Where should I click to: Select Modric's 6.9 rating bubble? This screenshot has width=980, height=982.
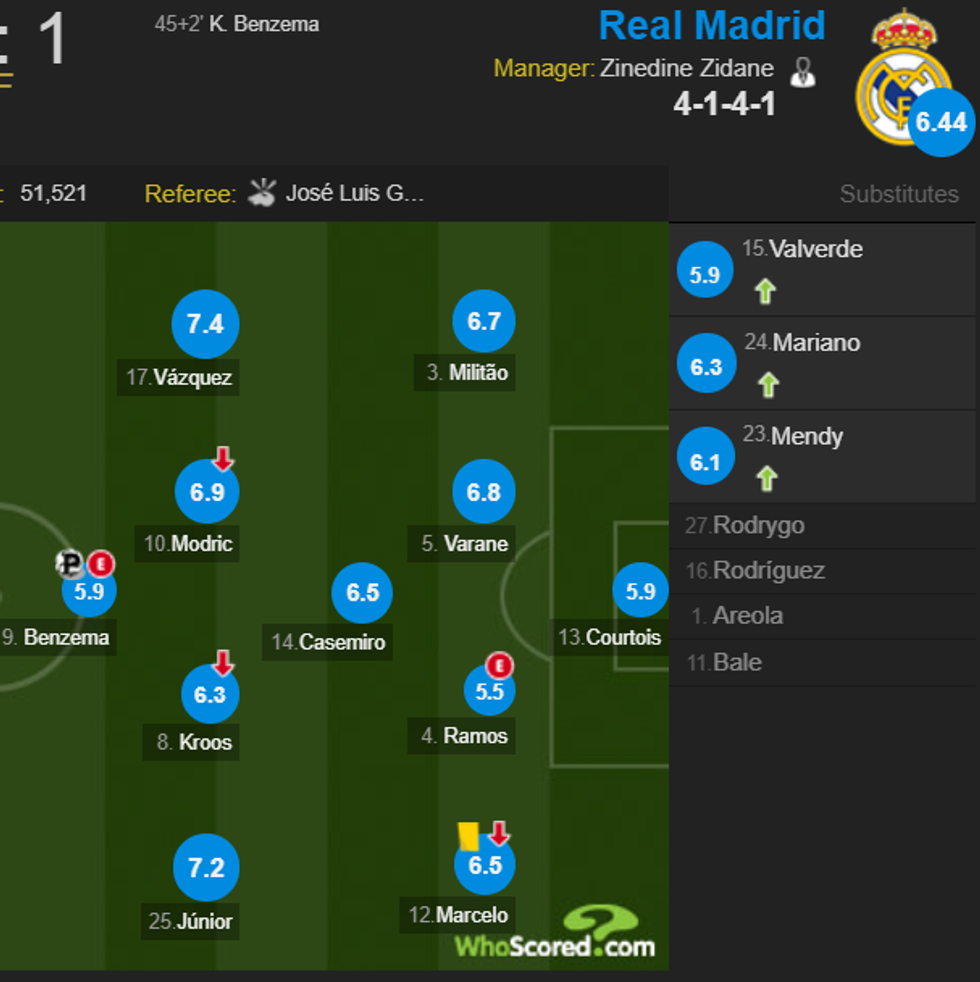click(x=207, y=492)
